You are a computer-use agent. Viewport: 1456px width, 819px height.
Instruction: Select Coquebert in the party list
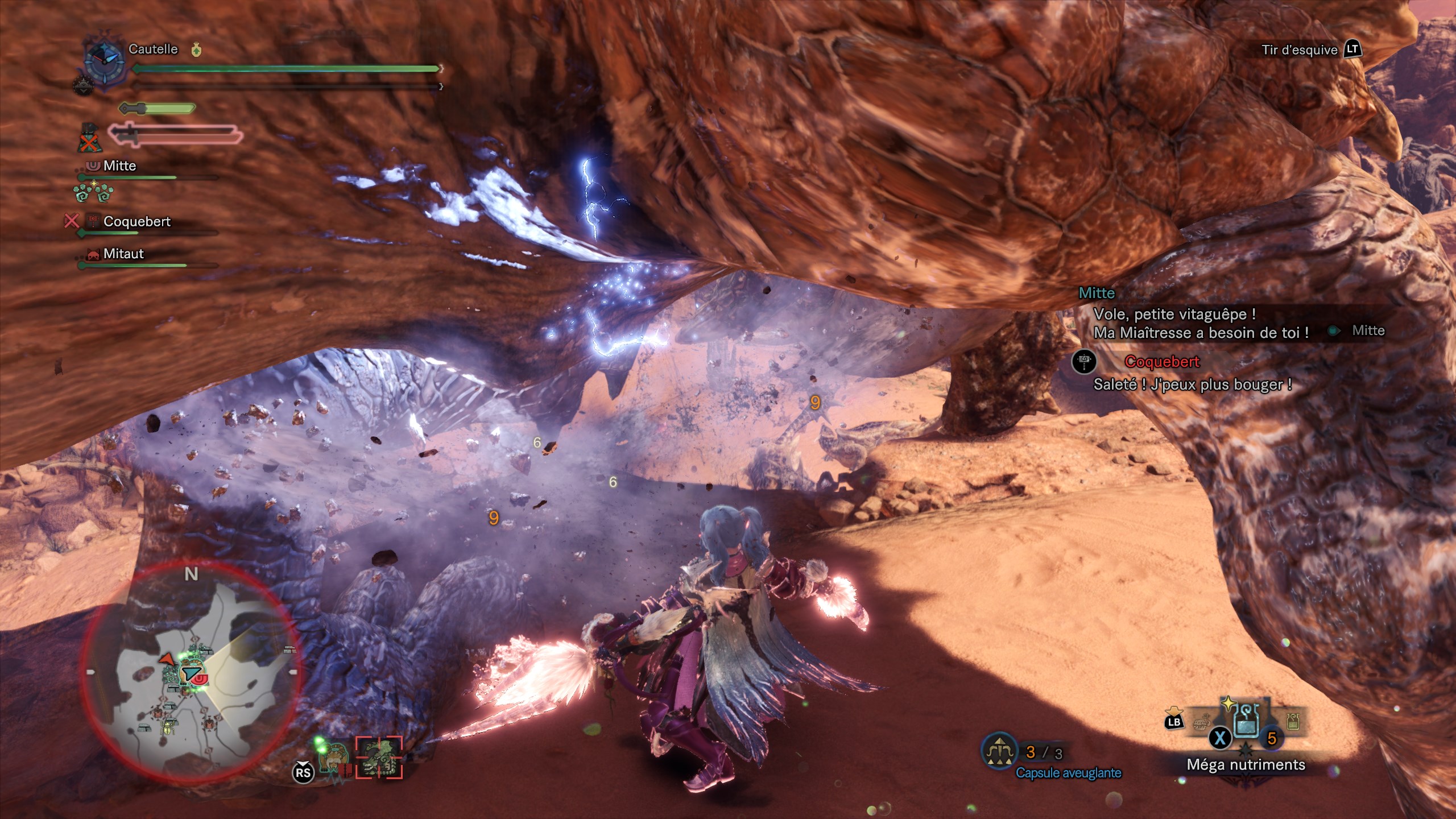[x=136, y=221]
